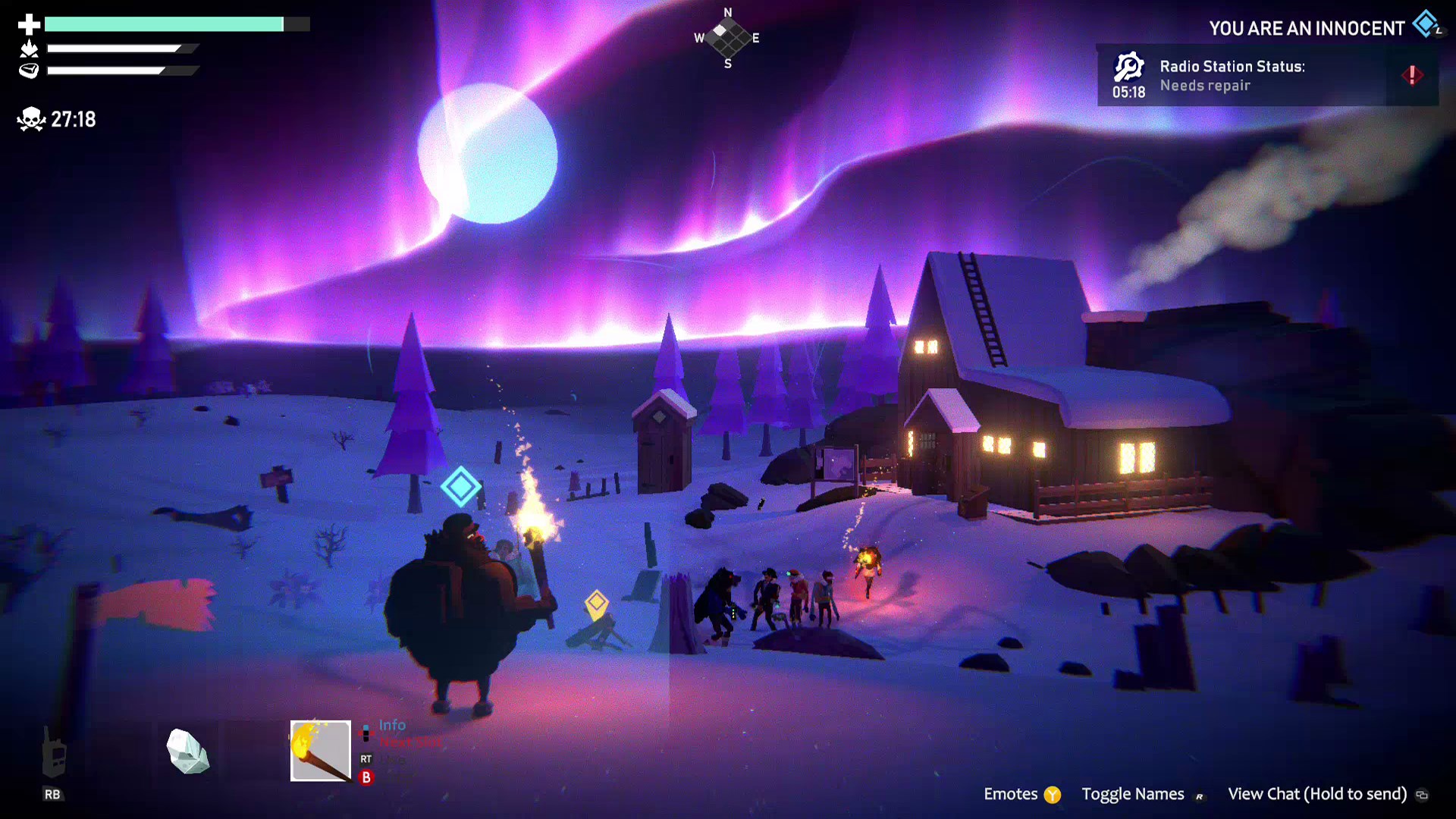Screen dimensions: 1456x819
Task: Select the white stone chunk slot
Action: [x=187, y=751]
